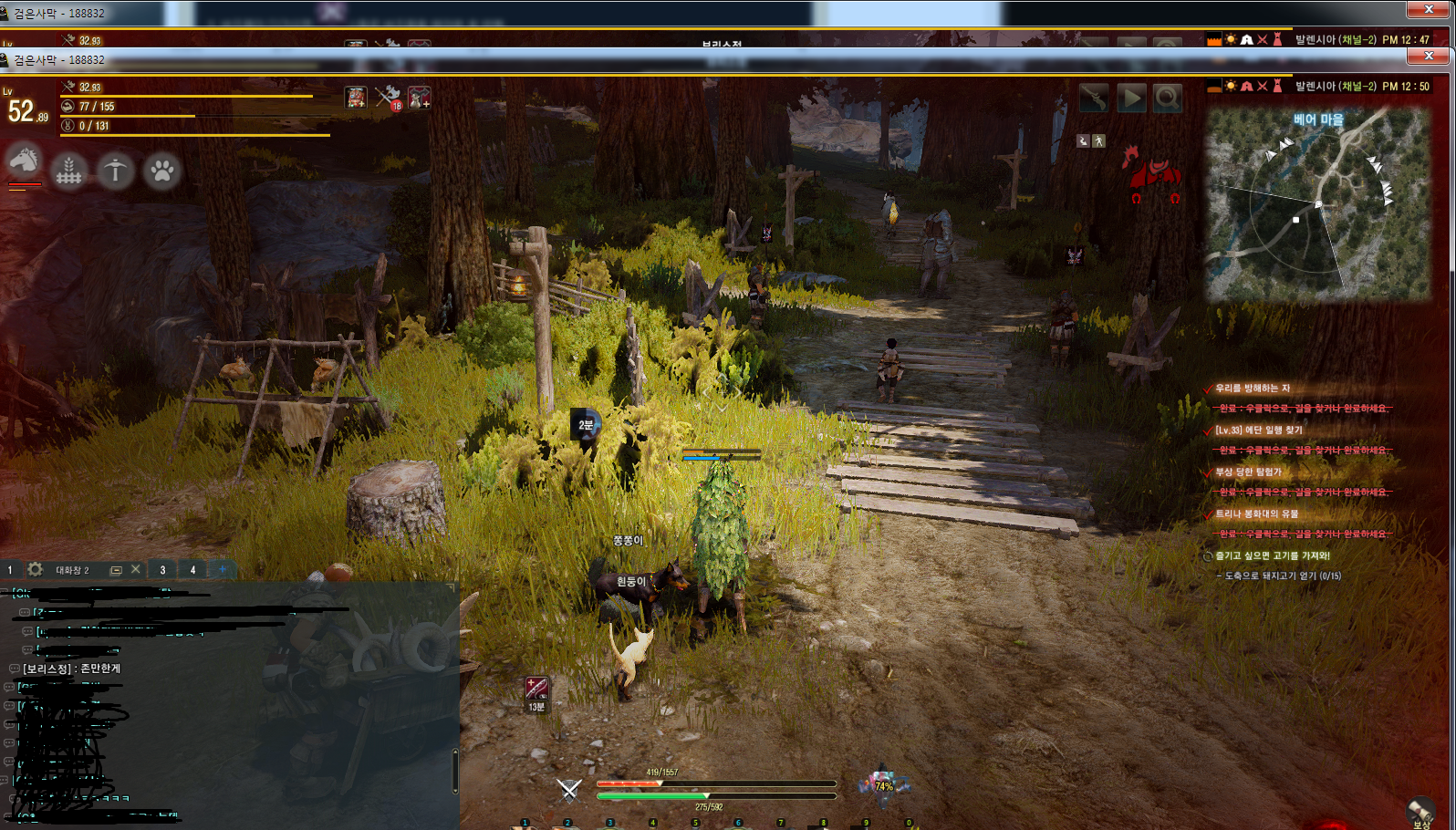Switch to chat tab 1

click(x=10, y=570)
